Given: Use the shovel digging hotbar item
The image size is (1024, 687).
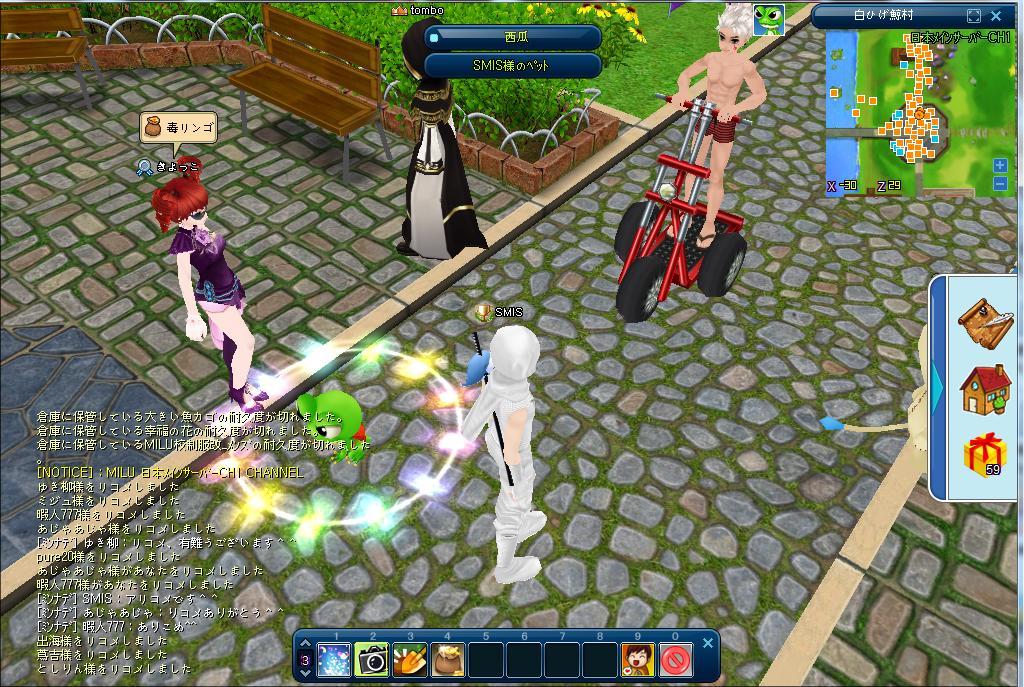Looking at the screenshot, I should point(410,660).
